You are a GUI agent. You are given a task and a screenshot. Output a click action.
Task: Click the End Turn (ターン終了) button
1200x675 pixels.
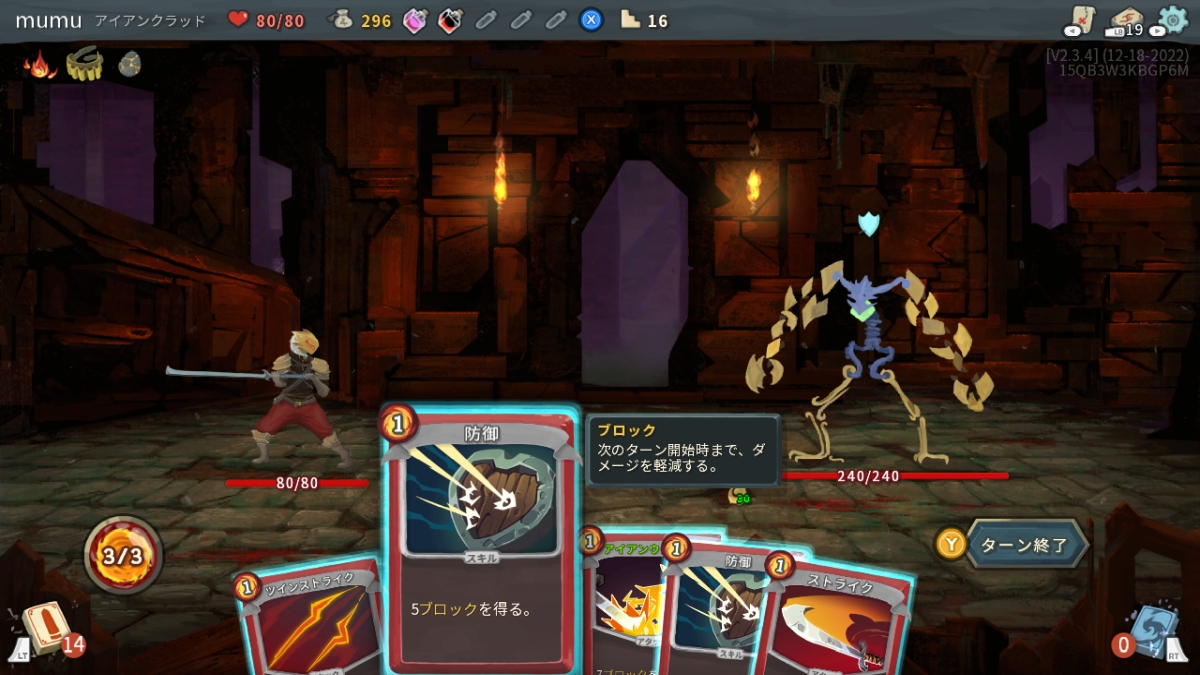1025,545
